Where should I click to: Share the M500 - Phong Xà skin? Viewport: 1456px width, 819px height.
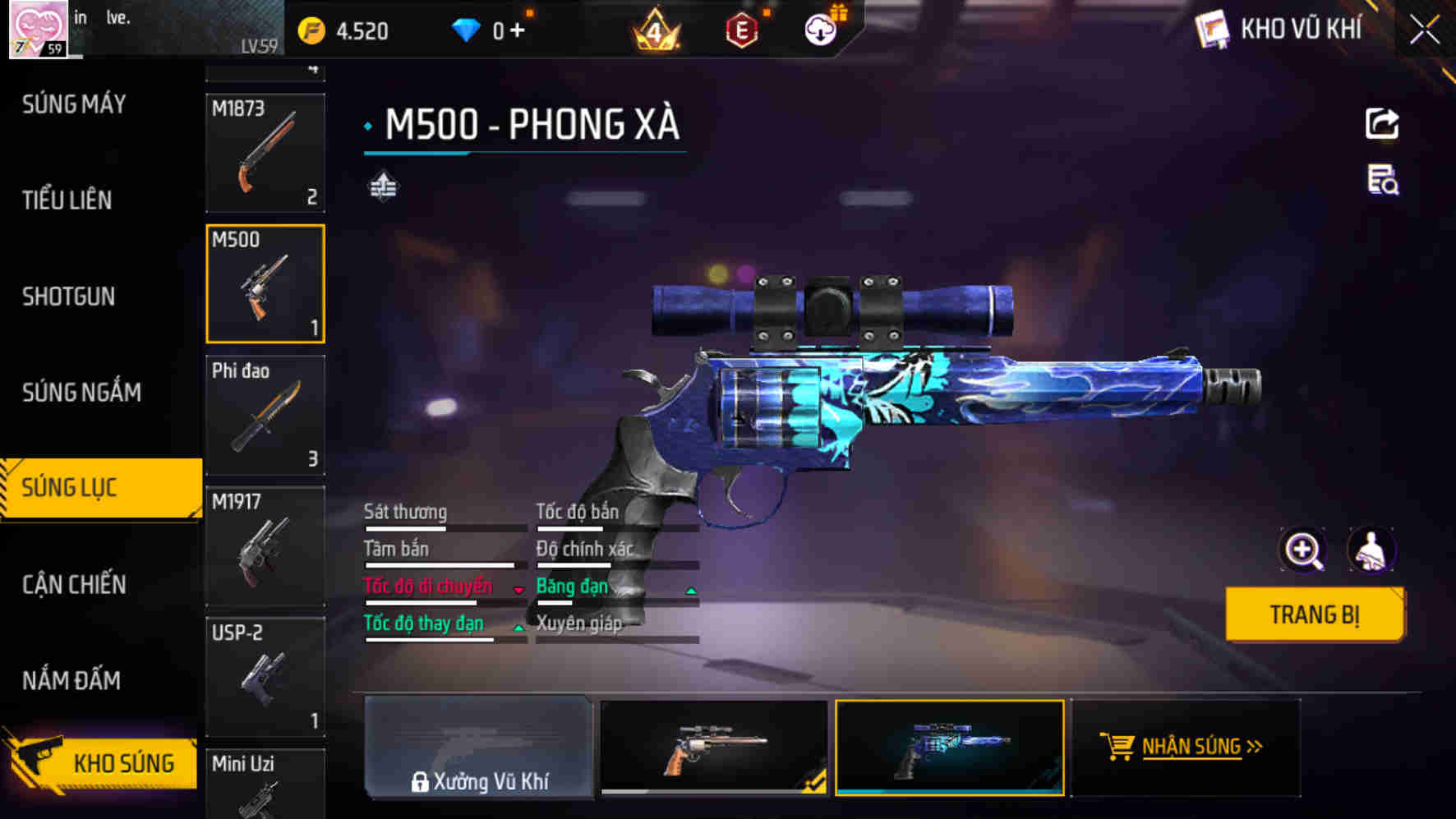(1383, 122)
